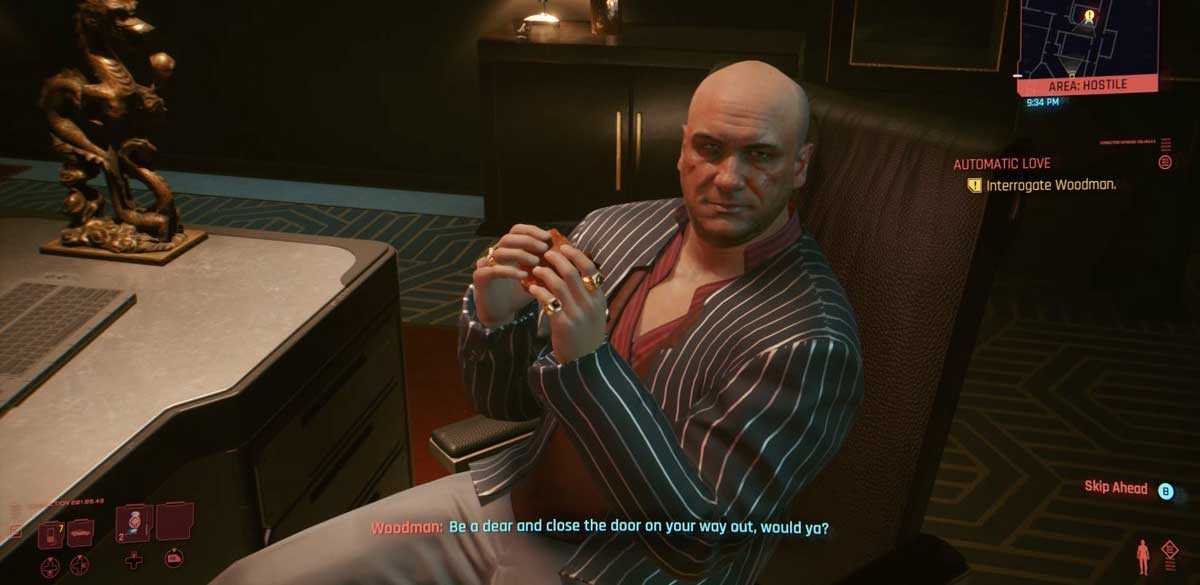This screenshot has width=1200, height=585.
Task: Click the plus-shaped d-pad icon
Action: click(133, 561)
